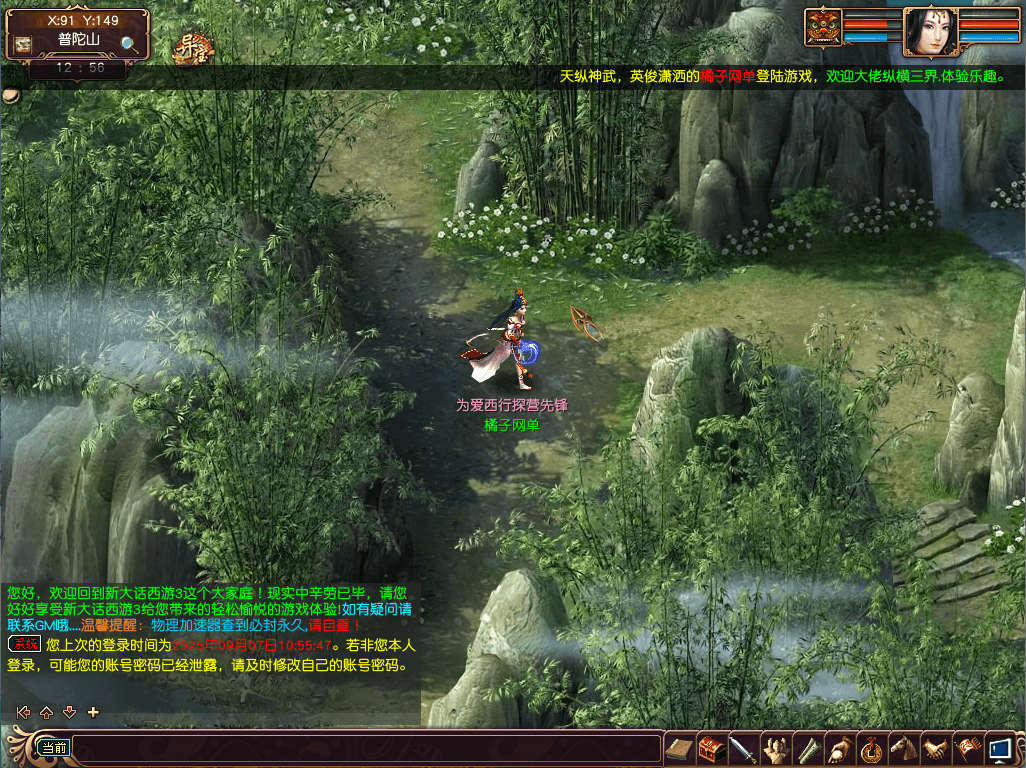The image size is (1026, 768).
Task: Open the warrior figure icon
Action: point(775,748)
